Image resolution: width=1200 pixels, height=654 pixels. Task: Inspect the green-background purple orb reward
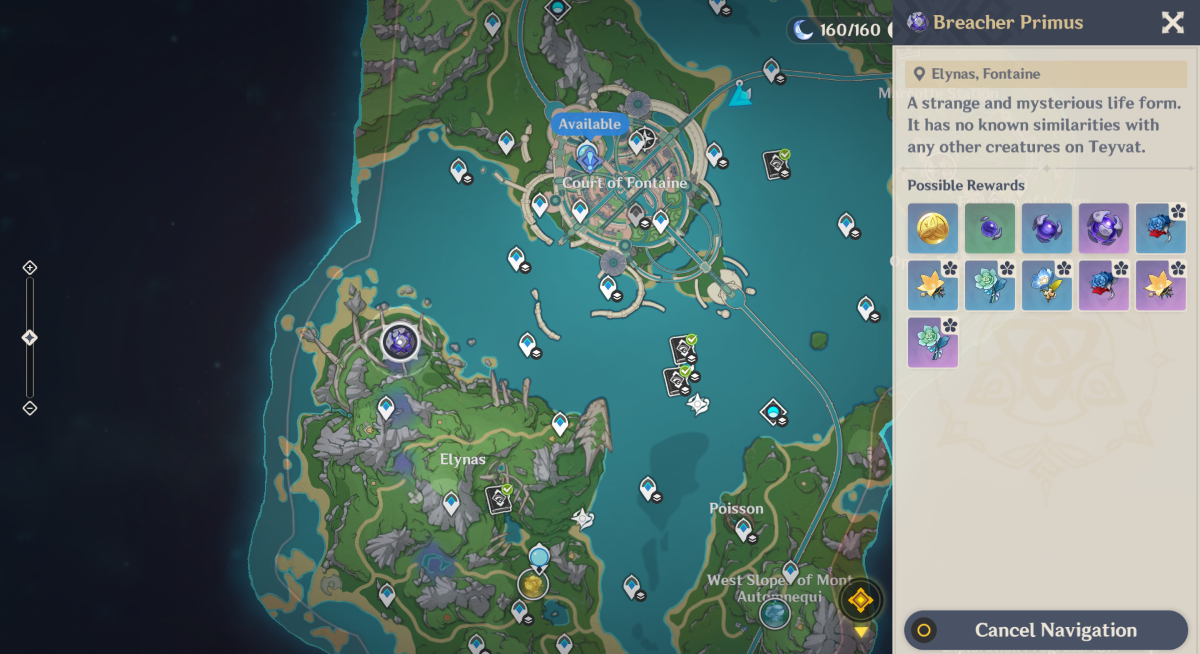[990, 228]
